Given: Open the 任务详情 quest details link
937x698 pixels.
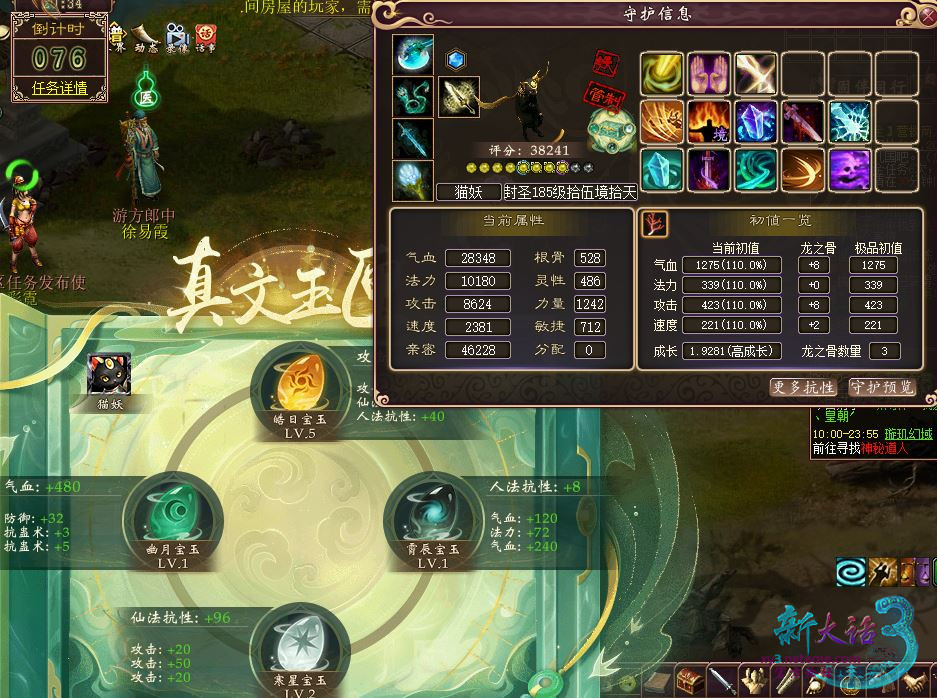Looking at the screenshot, I should click(x=60, y=88).
